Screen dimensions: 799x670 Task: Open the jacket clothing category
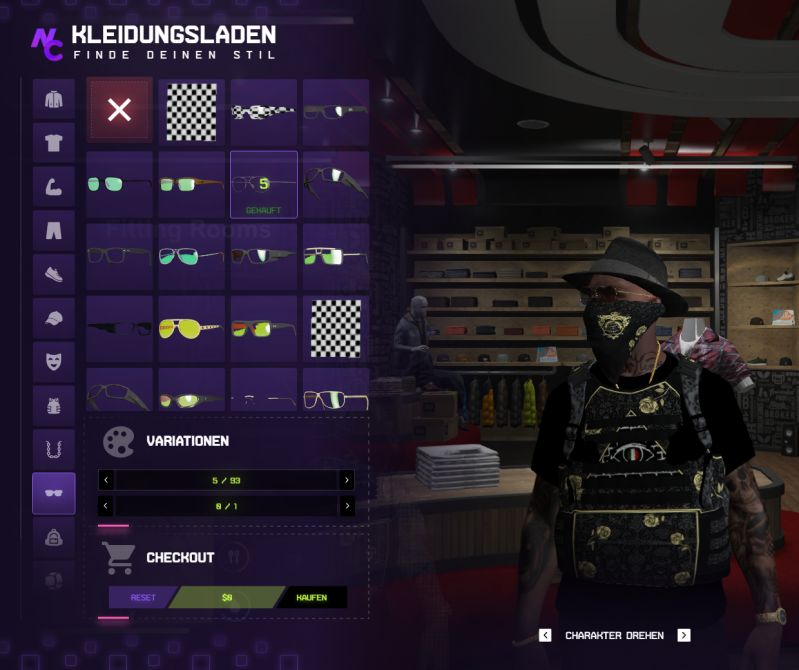[54, 100]
